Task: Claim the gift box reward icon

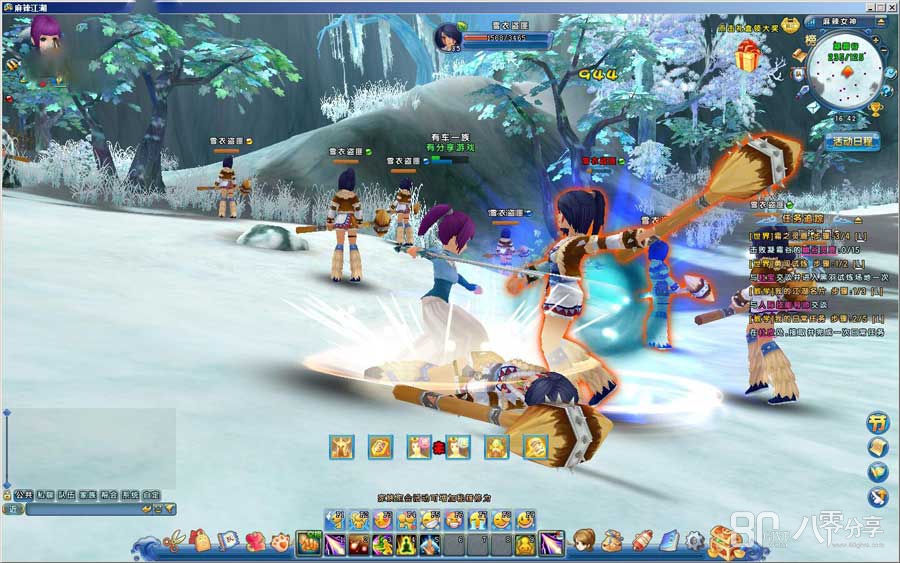Action: [746, 59]
